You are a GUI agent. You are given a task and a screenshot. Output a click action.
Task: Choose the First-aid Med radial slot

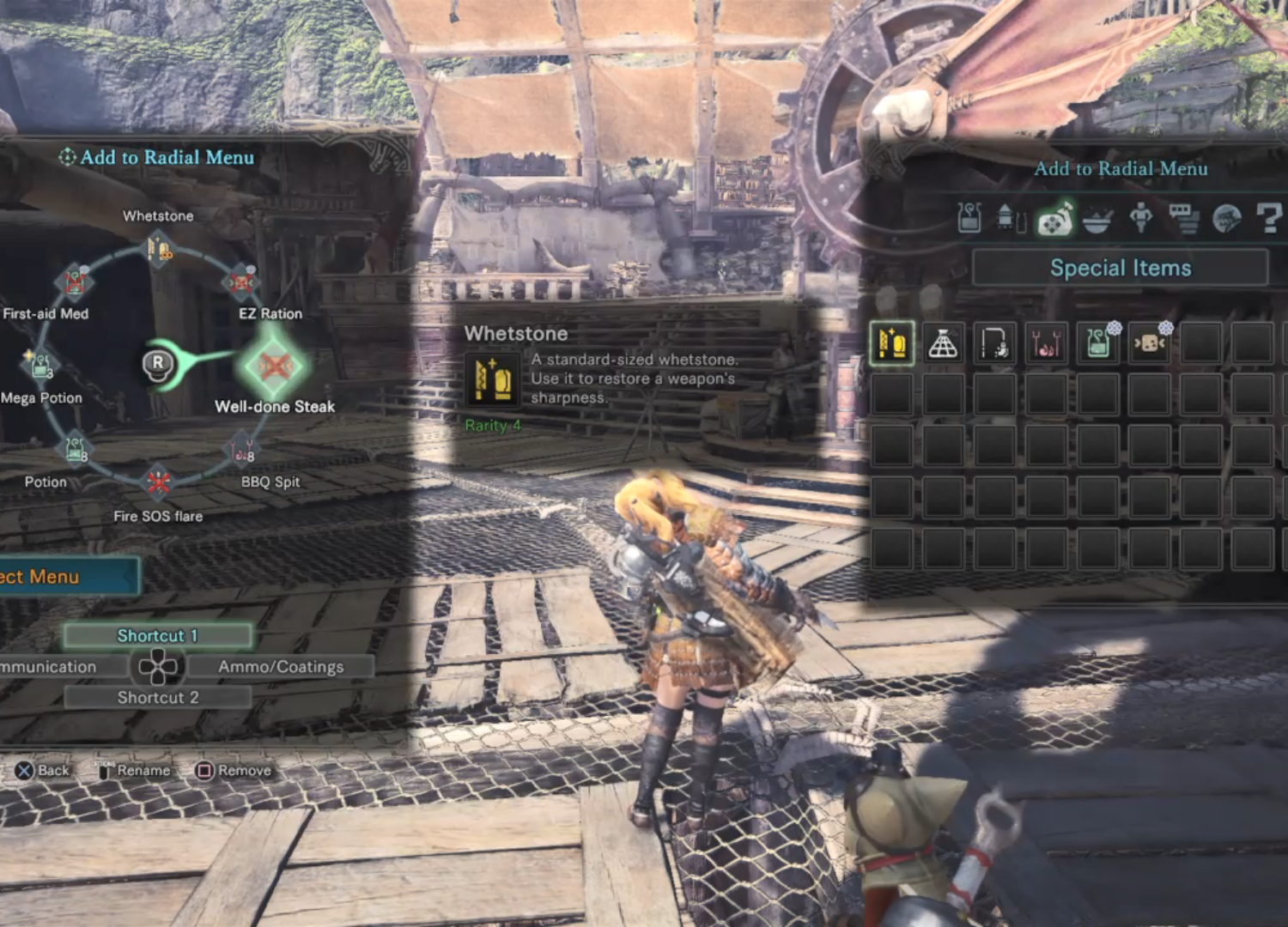click(75, 282)
